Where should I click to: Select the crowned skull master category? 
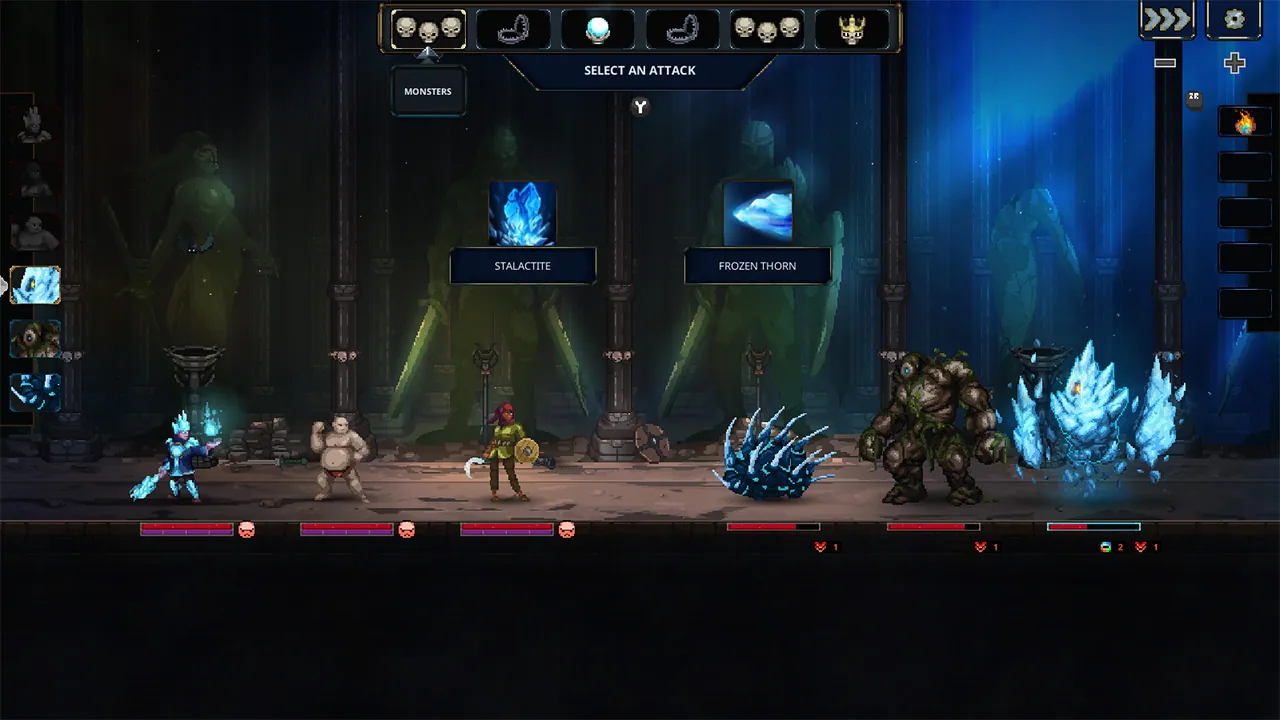coord(852,30)
